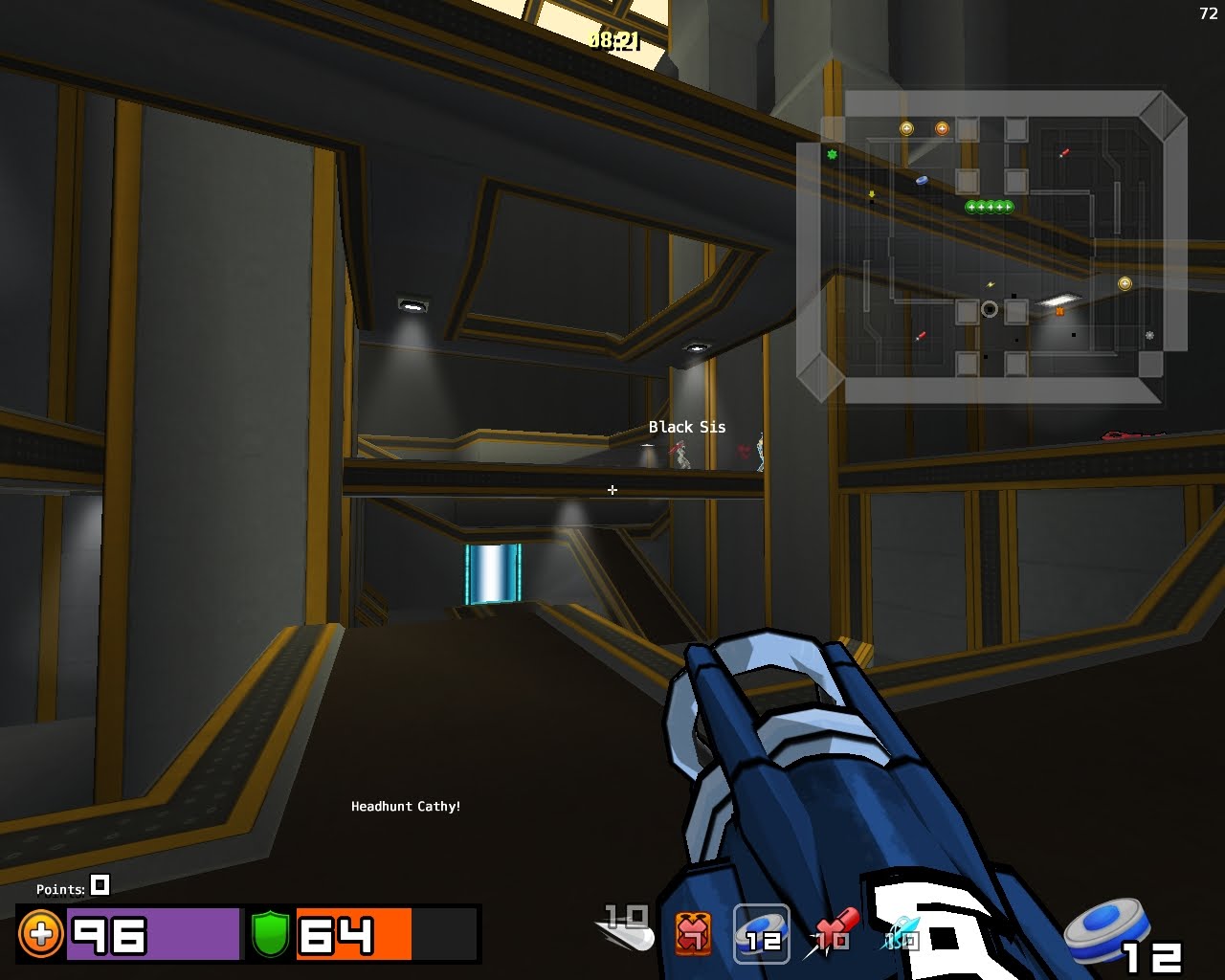Click the health cross icon beside the 96 counter
1225x980 pixels.
point(41,934)
